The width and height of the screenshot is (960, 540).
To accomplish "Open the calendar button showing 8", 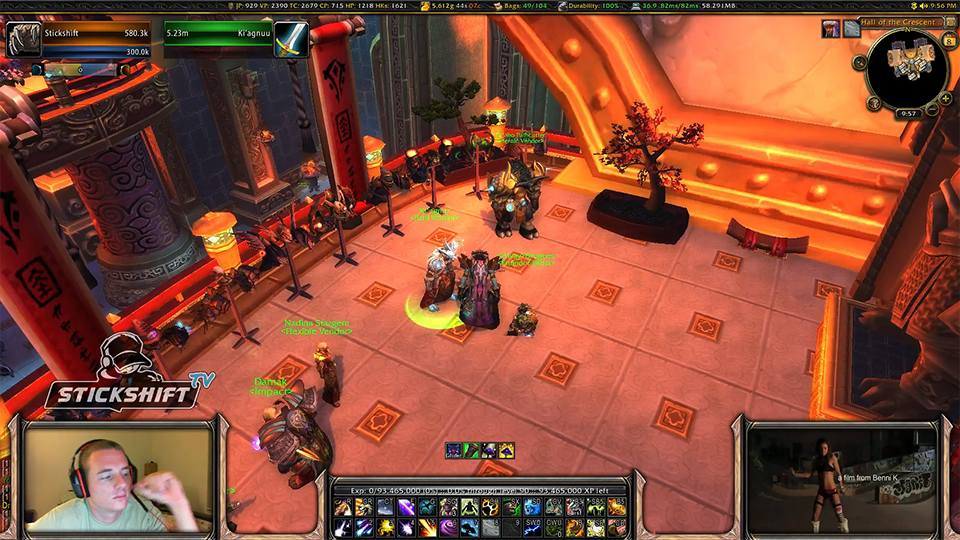I will [x=949, y=40].
